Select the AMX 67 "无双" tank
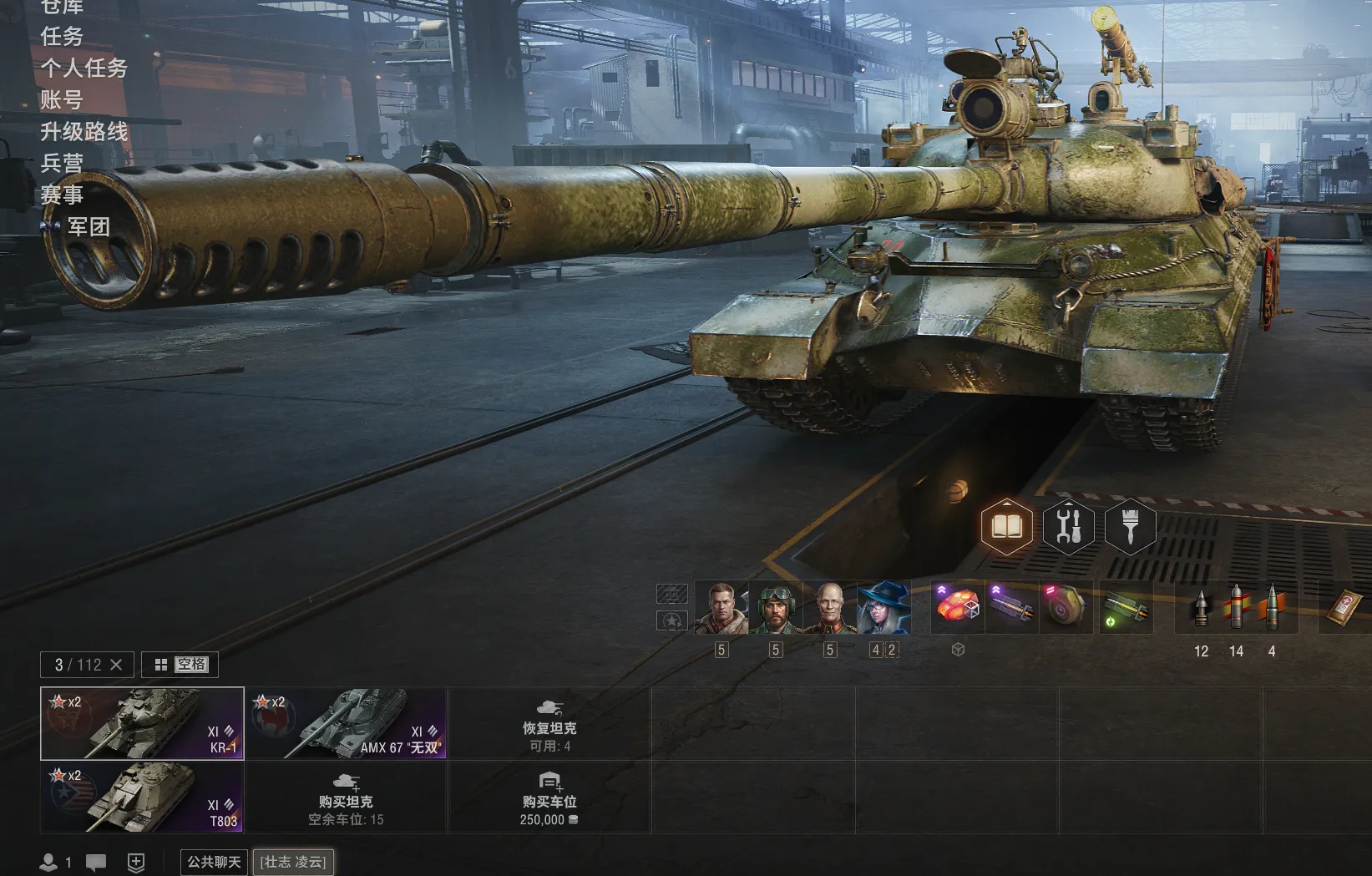The height and width of the screenshot is (876, 1372). pos(346,723)
